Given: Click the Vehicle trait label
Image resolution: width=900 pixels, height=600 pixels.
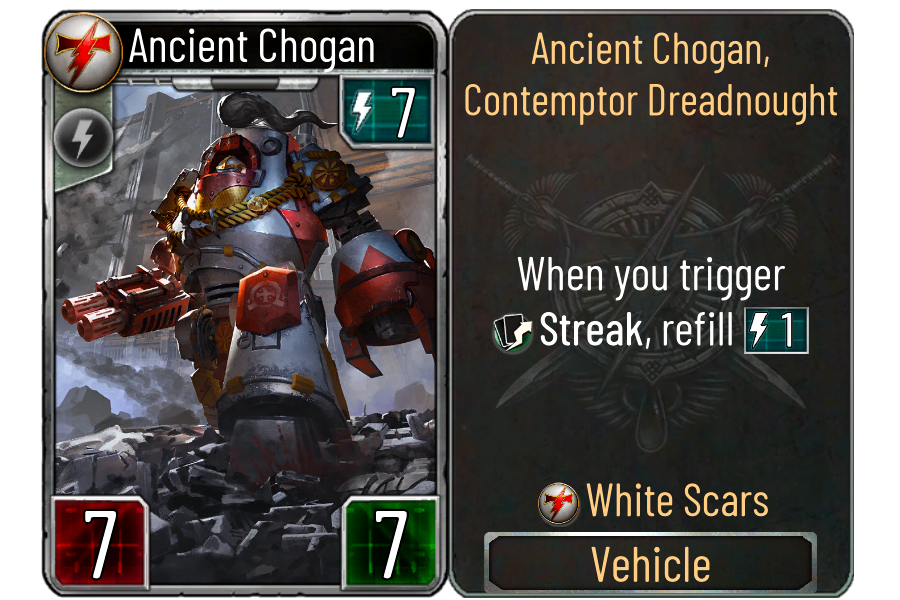Looking at the screenshot, I should [651, 564].
